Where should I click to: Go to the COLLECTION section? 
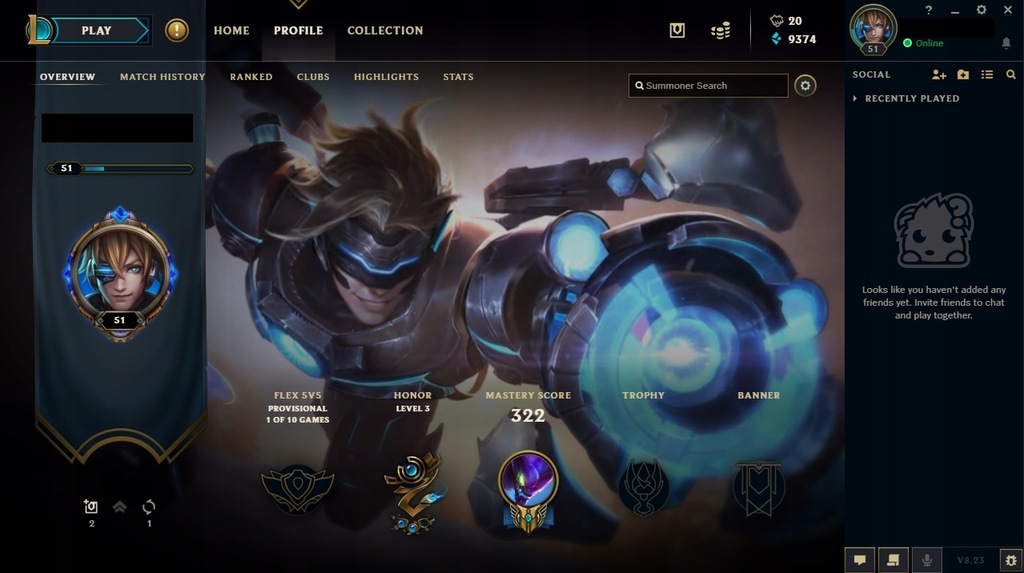pos(385,31)
